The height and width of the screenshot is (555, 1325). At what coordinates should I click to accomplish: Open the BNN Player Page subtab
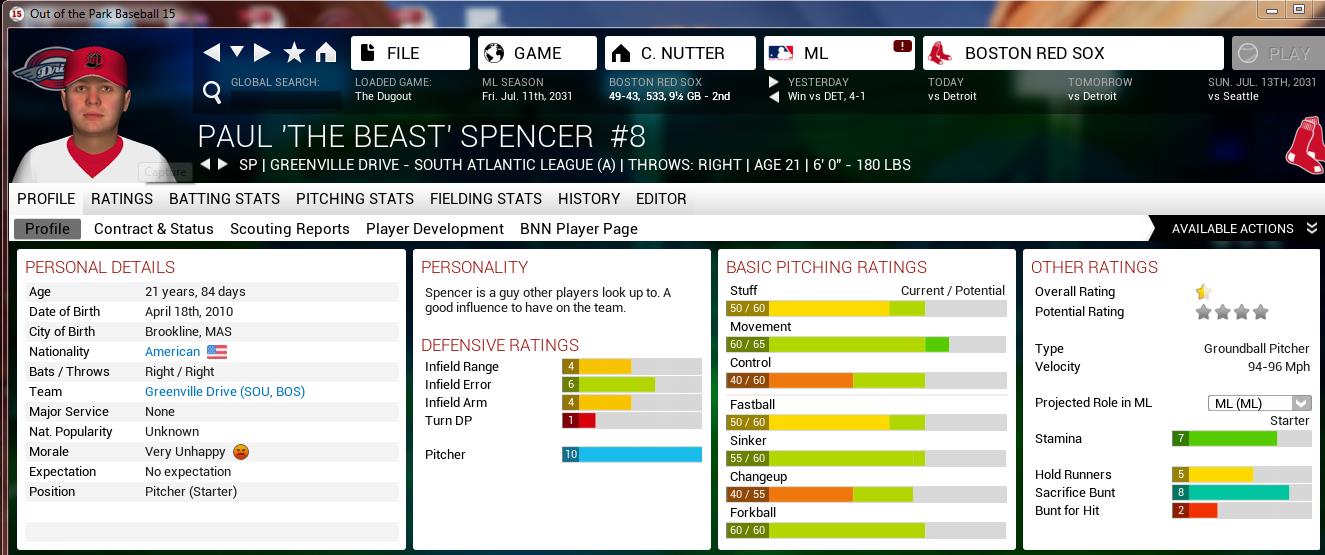point(579,229)
